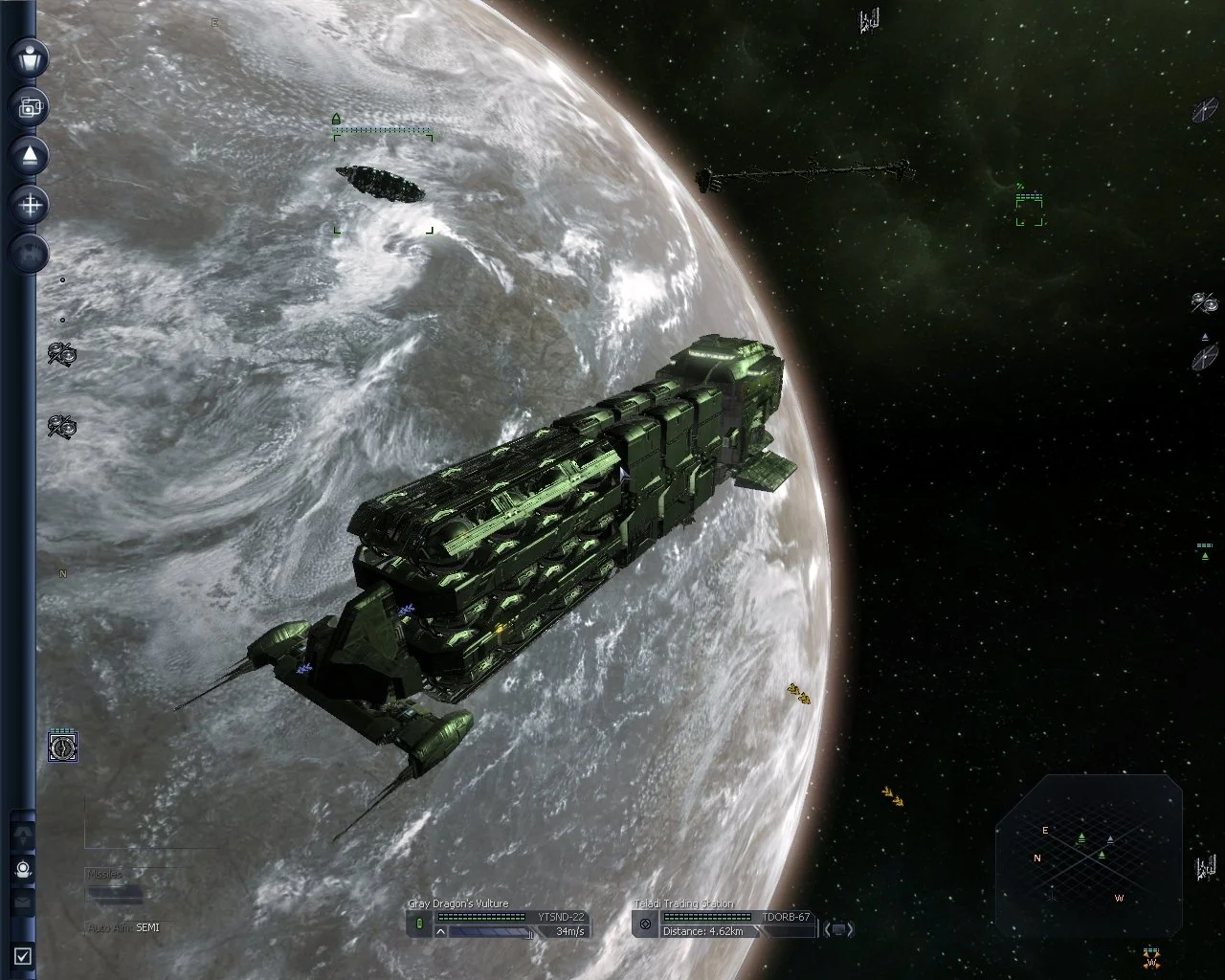
Task: Click the Teladi Trading Station name label
Action: [x=683, y=902]
